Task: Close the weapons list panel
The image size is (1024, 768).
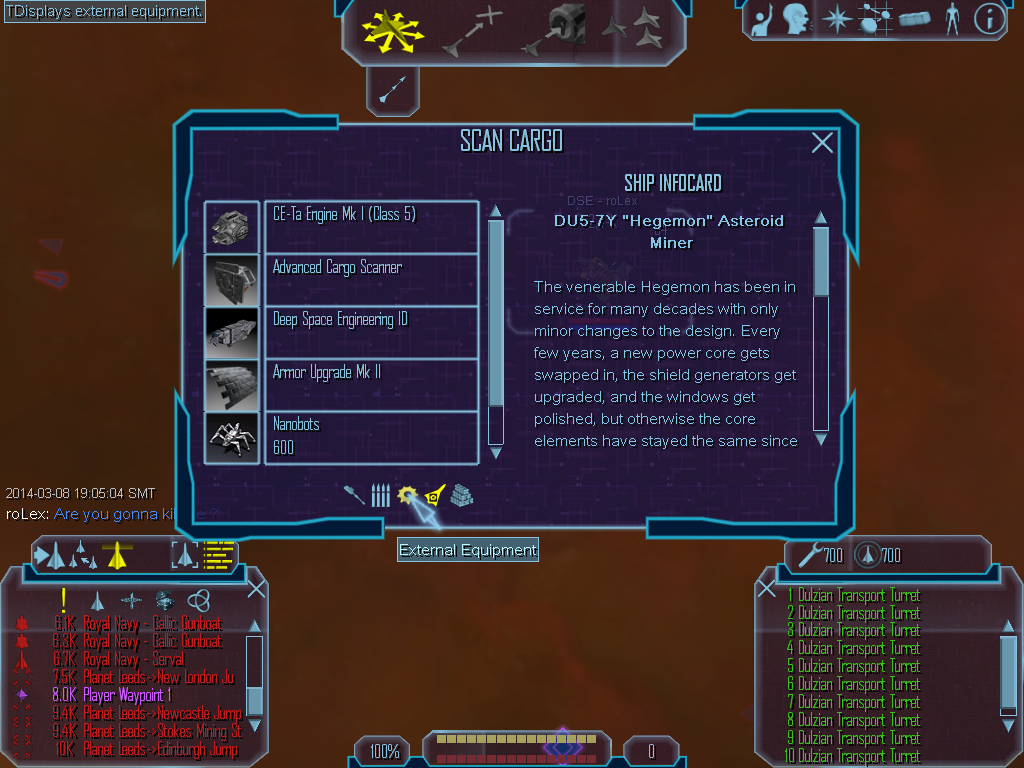Action: click(767, 588)
